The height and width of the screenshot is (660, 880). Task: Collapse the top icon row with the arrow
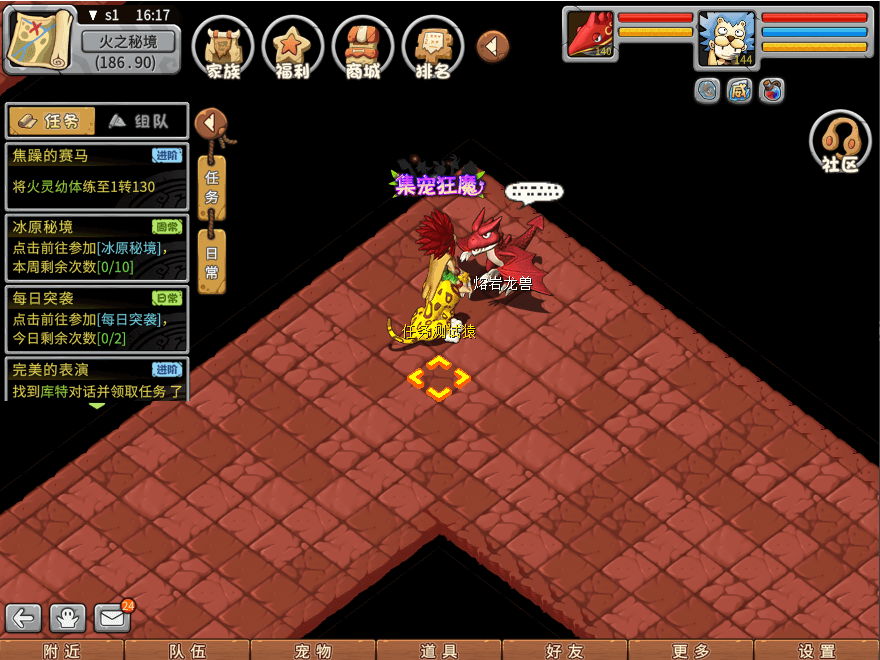492,46
